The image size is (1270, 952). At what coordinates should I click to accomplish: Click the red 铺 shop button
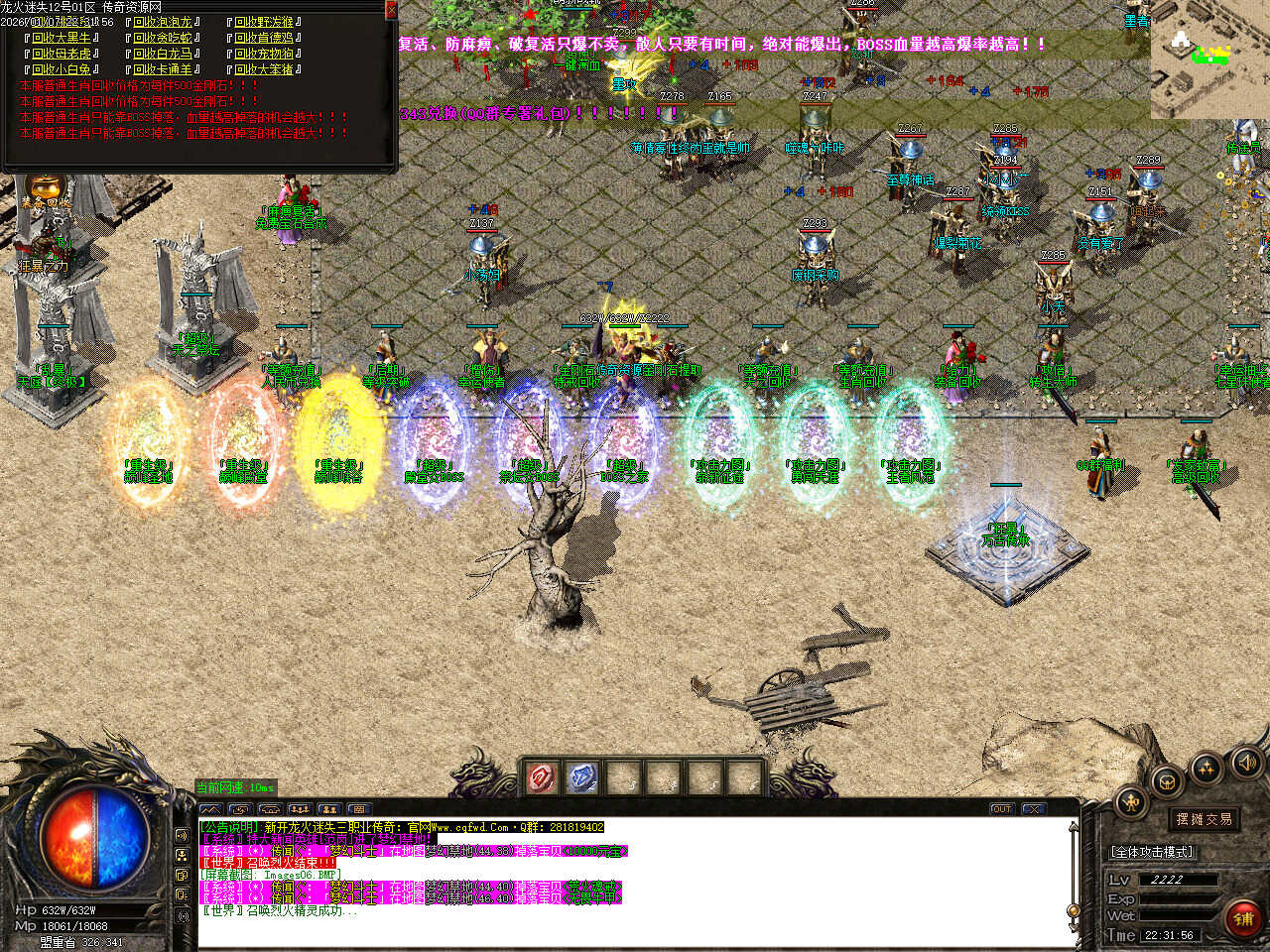point(1242,917)
